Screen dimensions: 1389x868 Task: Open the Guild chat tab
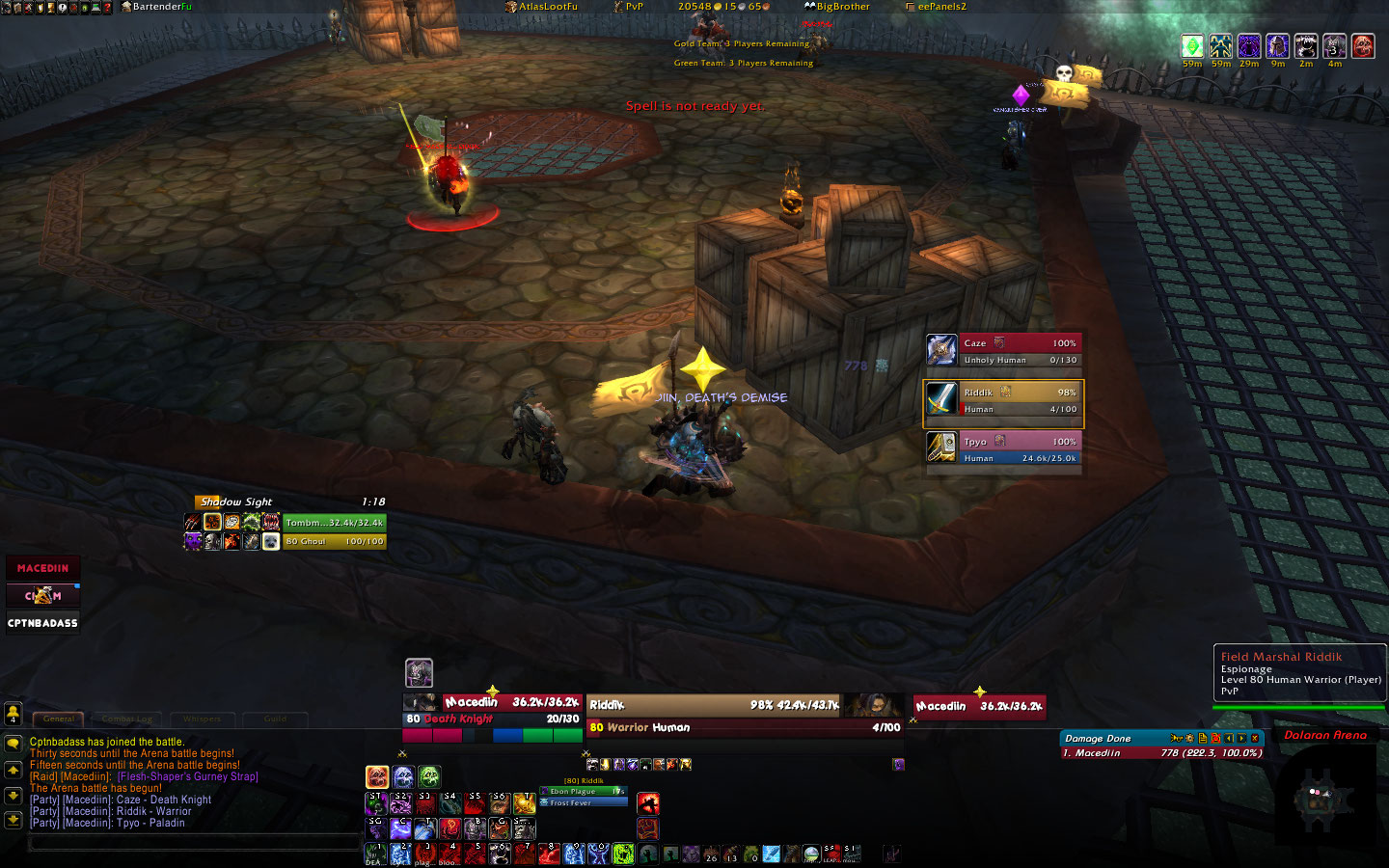pyautogui.click(x=275, y=719)
